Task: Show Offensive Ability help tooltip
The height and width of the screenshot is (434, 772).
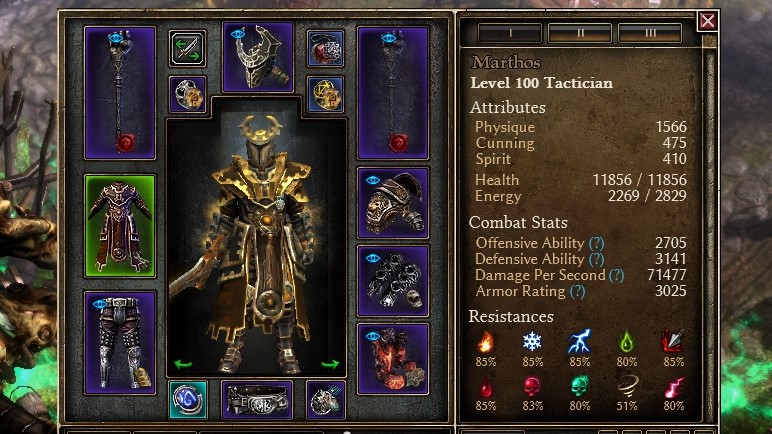Action: (597, 243)
